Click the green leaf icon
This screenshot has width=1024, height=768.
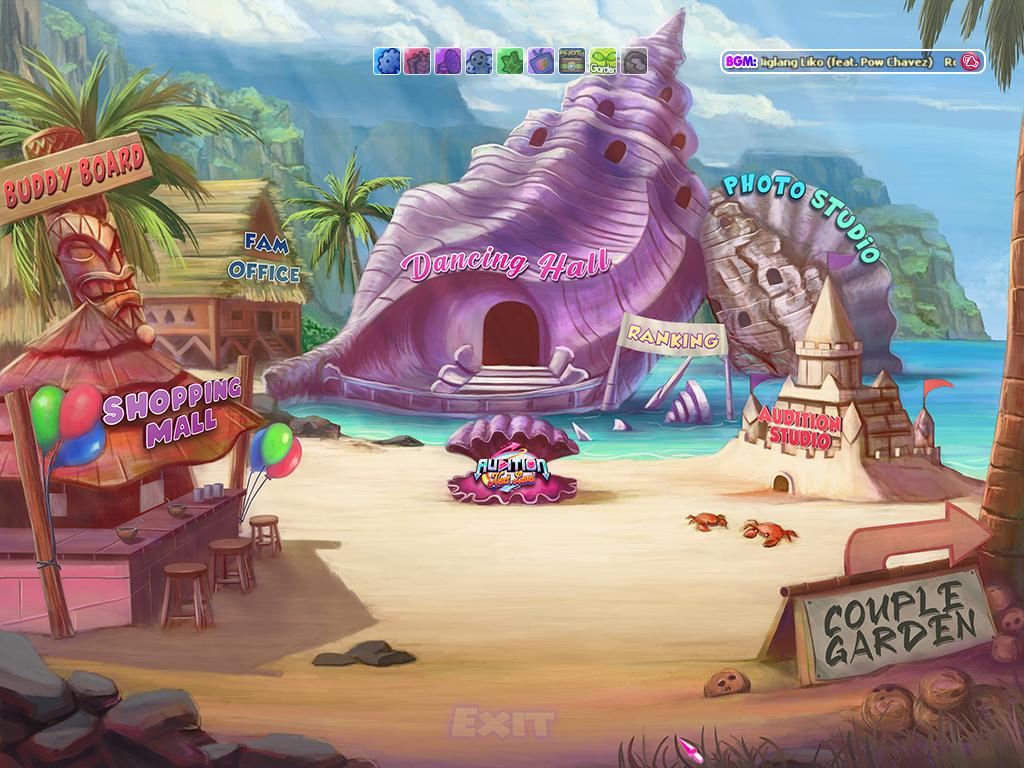510,61
